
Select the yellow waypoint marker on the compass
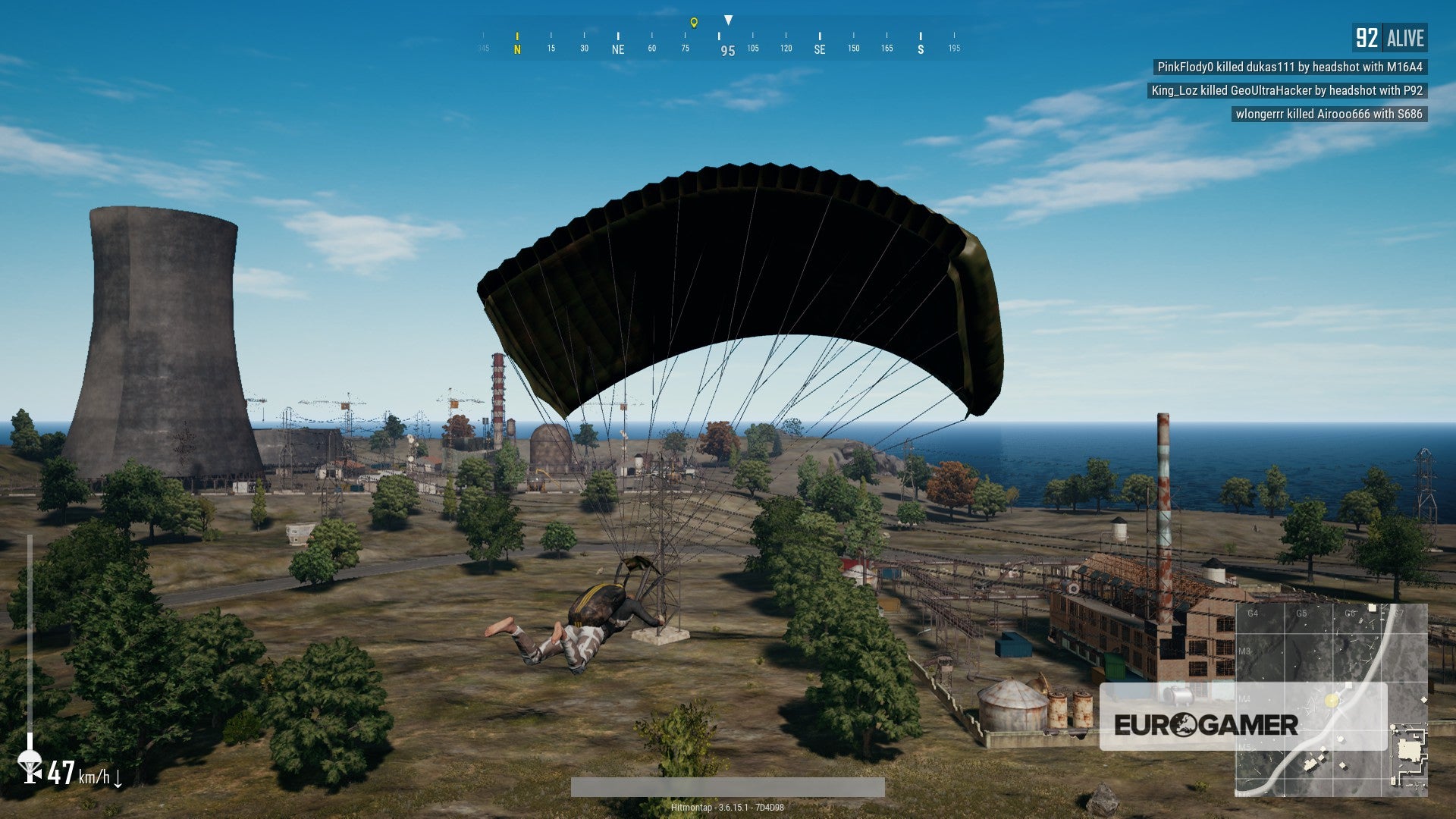(692, 23)
